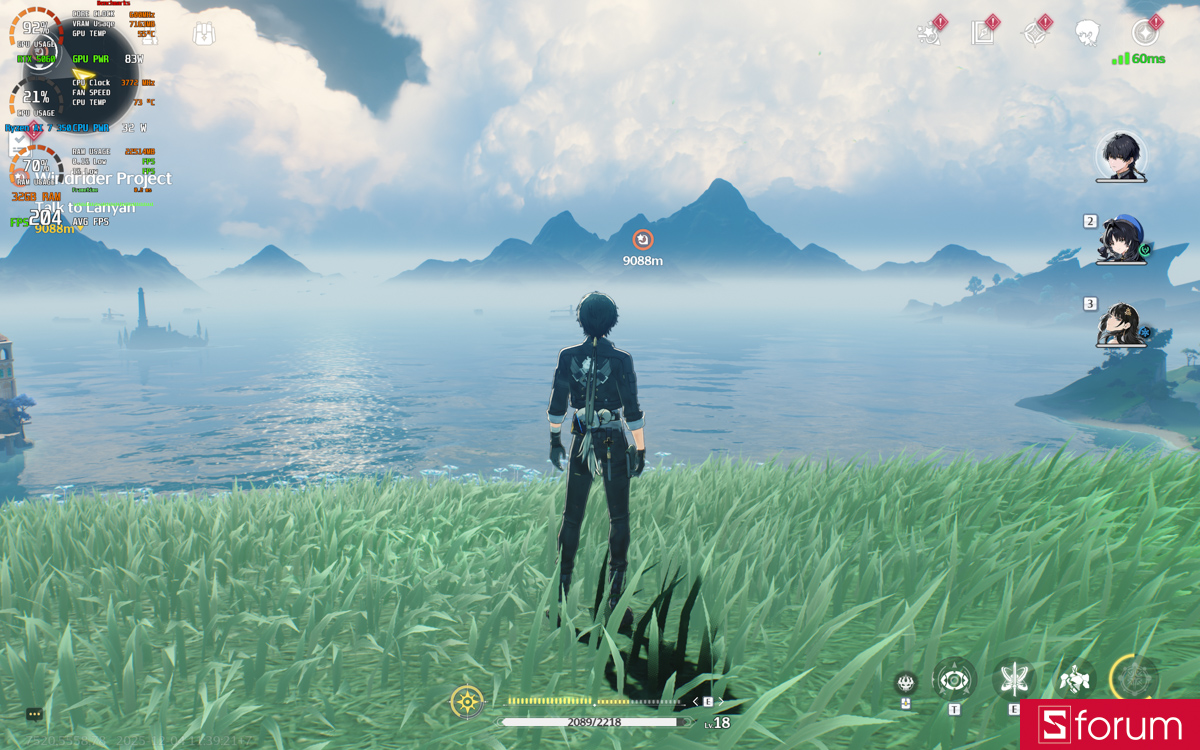This screenshot has width=1200, height=750.
Task: Click the golden compass emblem beside health bar
Action: click(x=467, y=702)
